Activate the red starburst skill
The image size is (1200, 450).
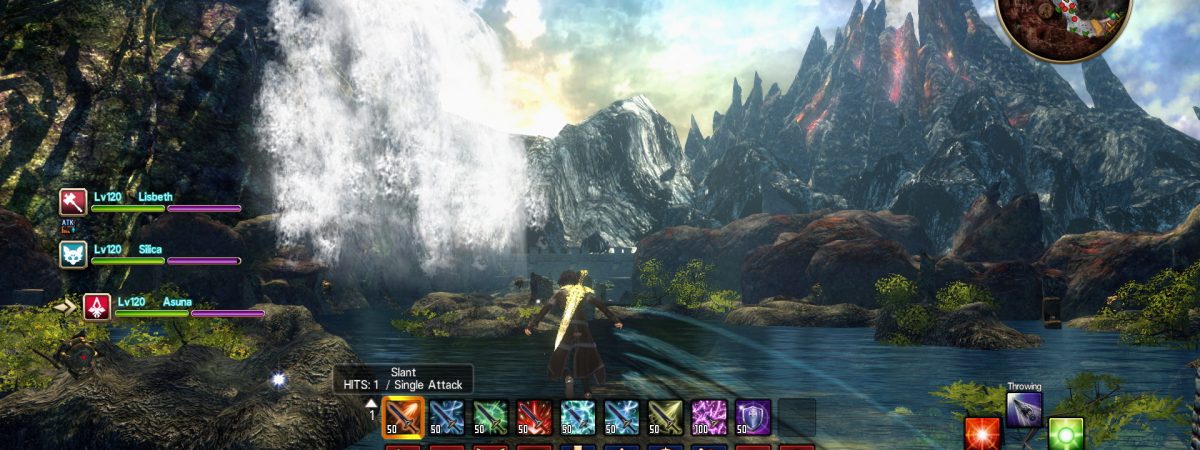pos(981,434)
